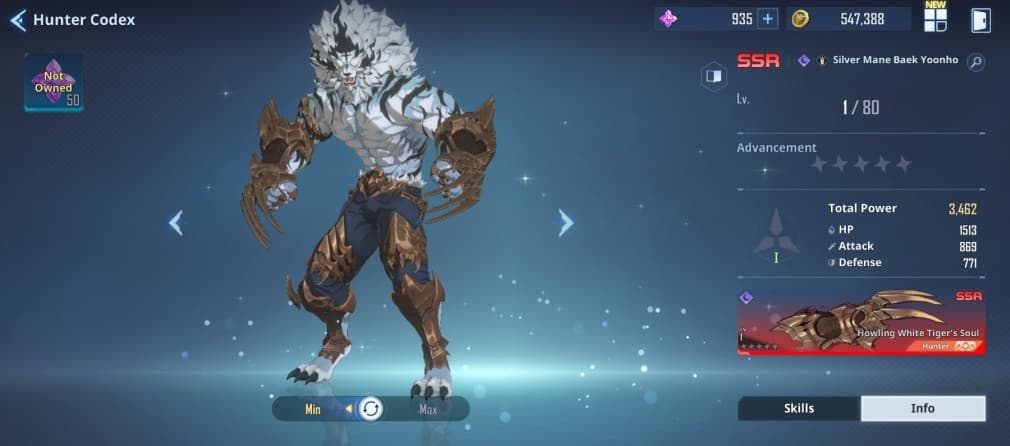Screen dimensions: 1010x446
Task: Switch to the Skills tab
Action: (798, 408)
